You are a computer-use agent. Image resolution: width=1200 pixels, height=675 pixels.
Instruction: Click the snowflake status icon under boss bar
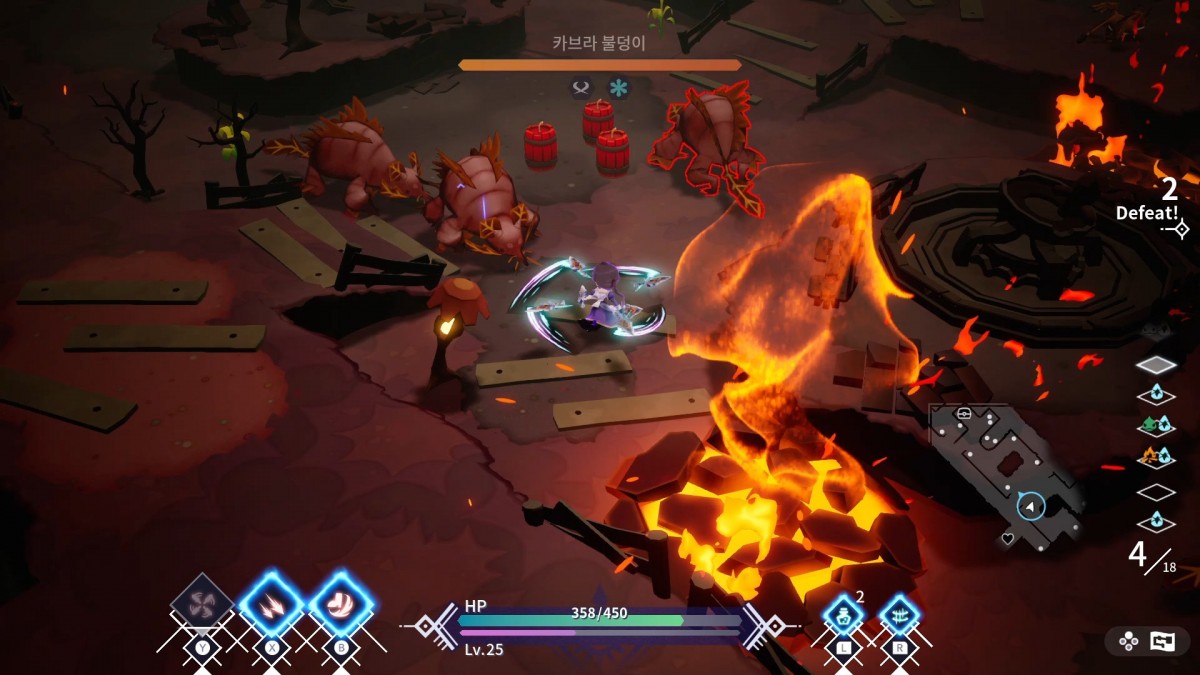pyautogui.click(x=619, y=88)
